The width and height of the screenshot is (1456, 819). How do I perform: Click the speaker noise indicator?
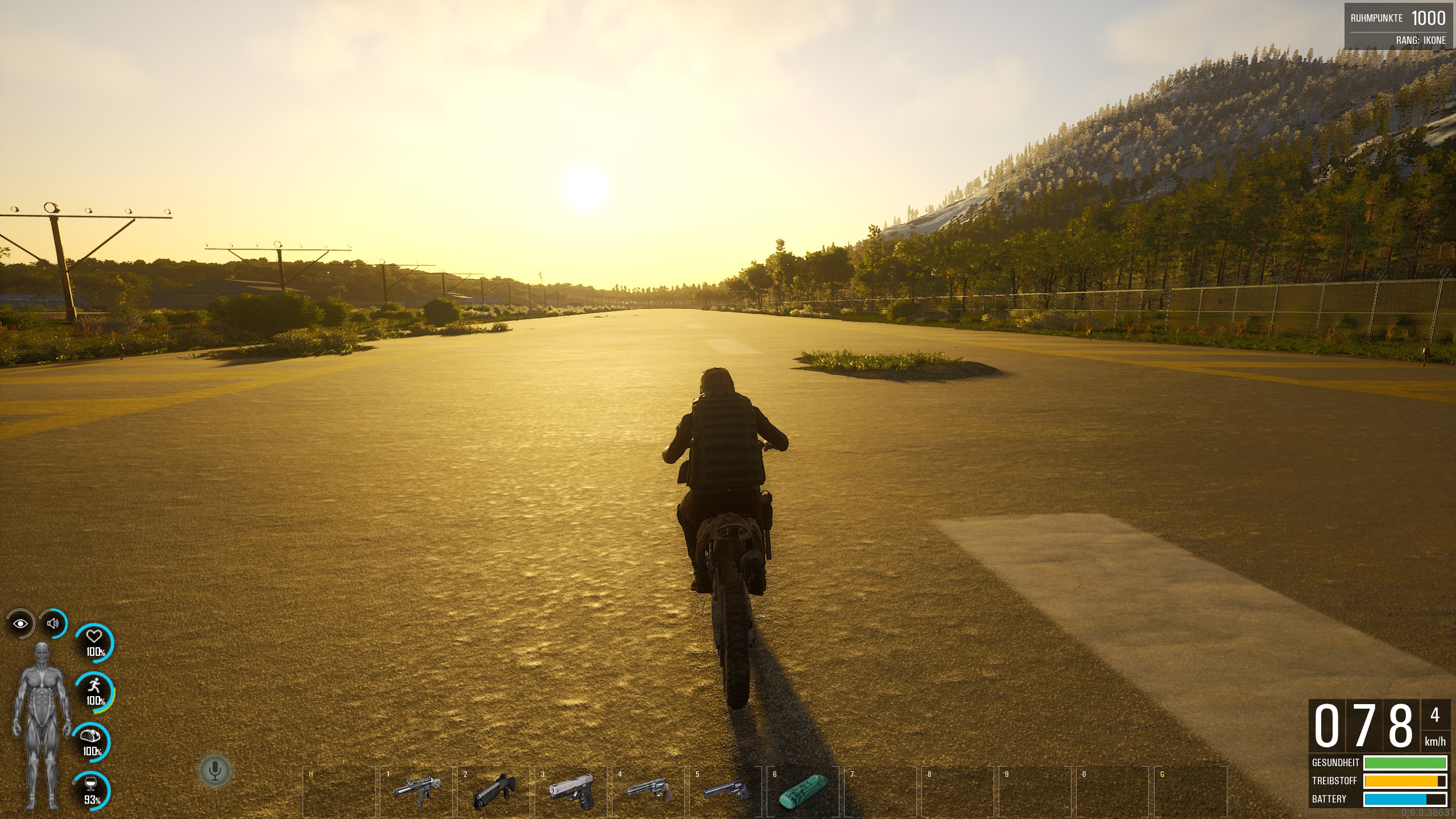tap(53, 623)
